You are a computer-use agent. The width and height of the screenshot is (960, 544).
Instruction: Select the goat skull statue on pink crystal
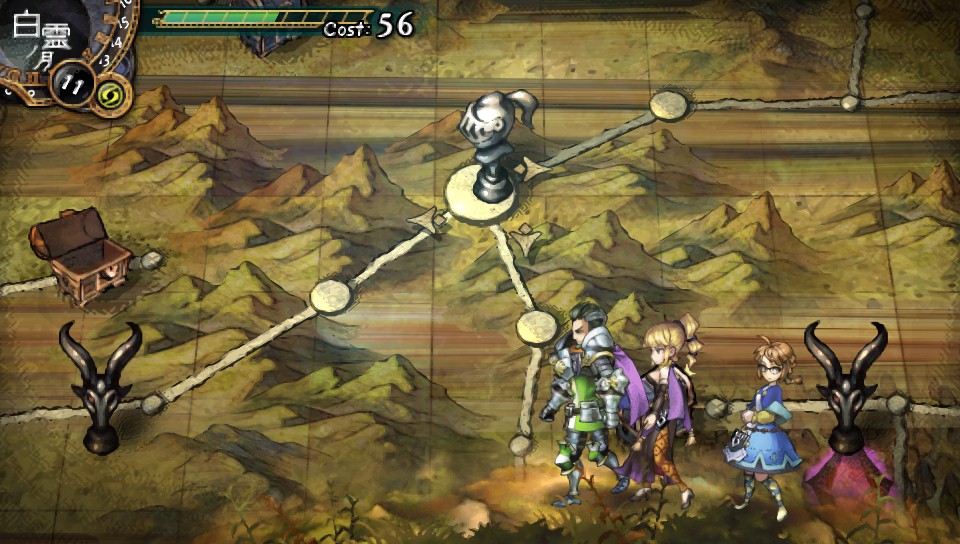(846, 400)
